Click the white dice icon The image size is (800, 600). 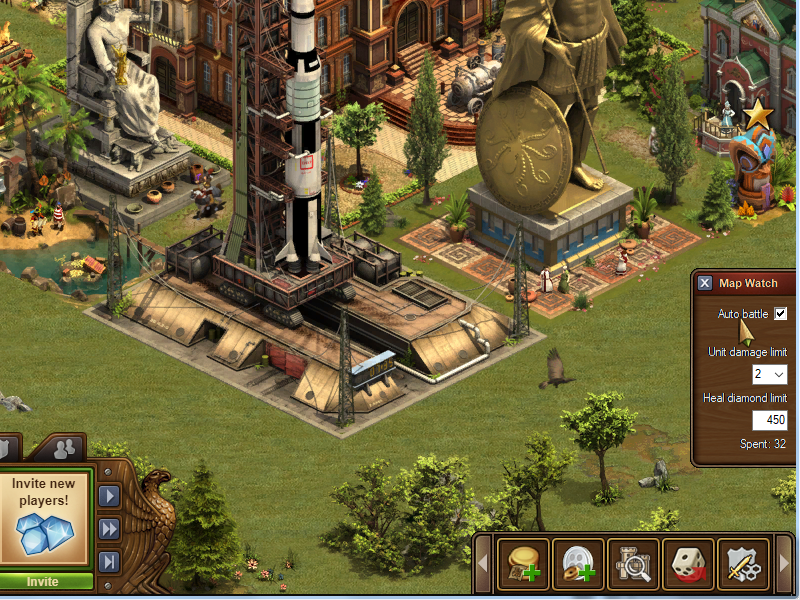(689, 565)
